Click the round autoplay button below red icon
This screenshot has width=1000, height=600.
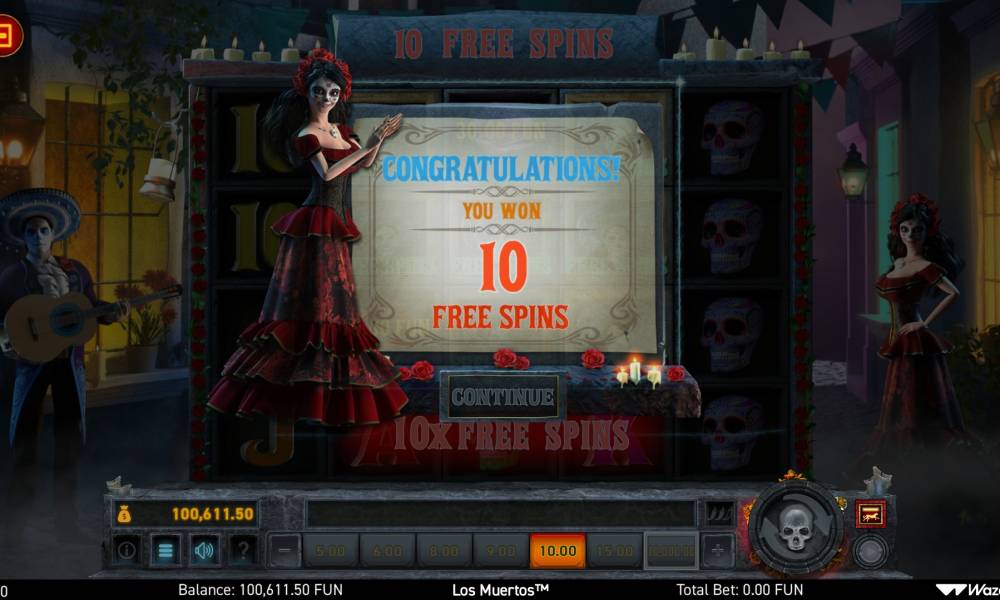pos(870,551)
